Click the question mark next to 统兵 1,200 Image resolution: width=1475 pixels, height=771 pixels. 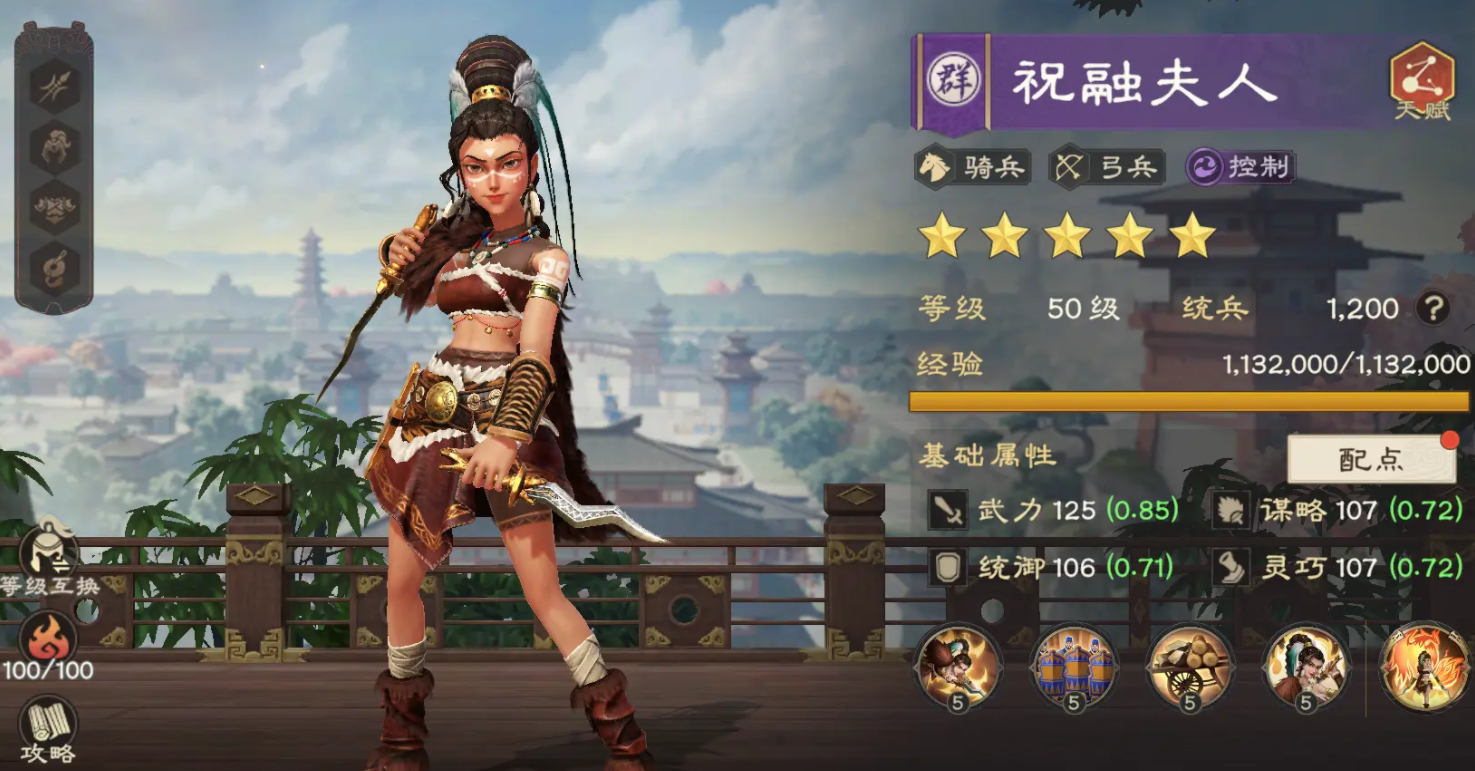coord(1434,309)
